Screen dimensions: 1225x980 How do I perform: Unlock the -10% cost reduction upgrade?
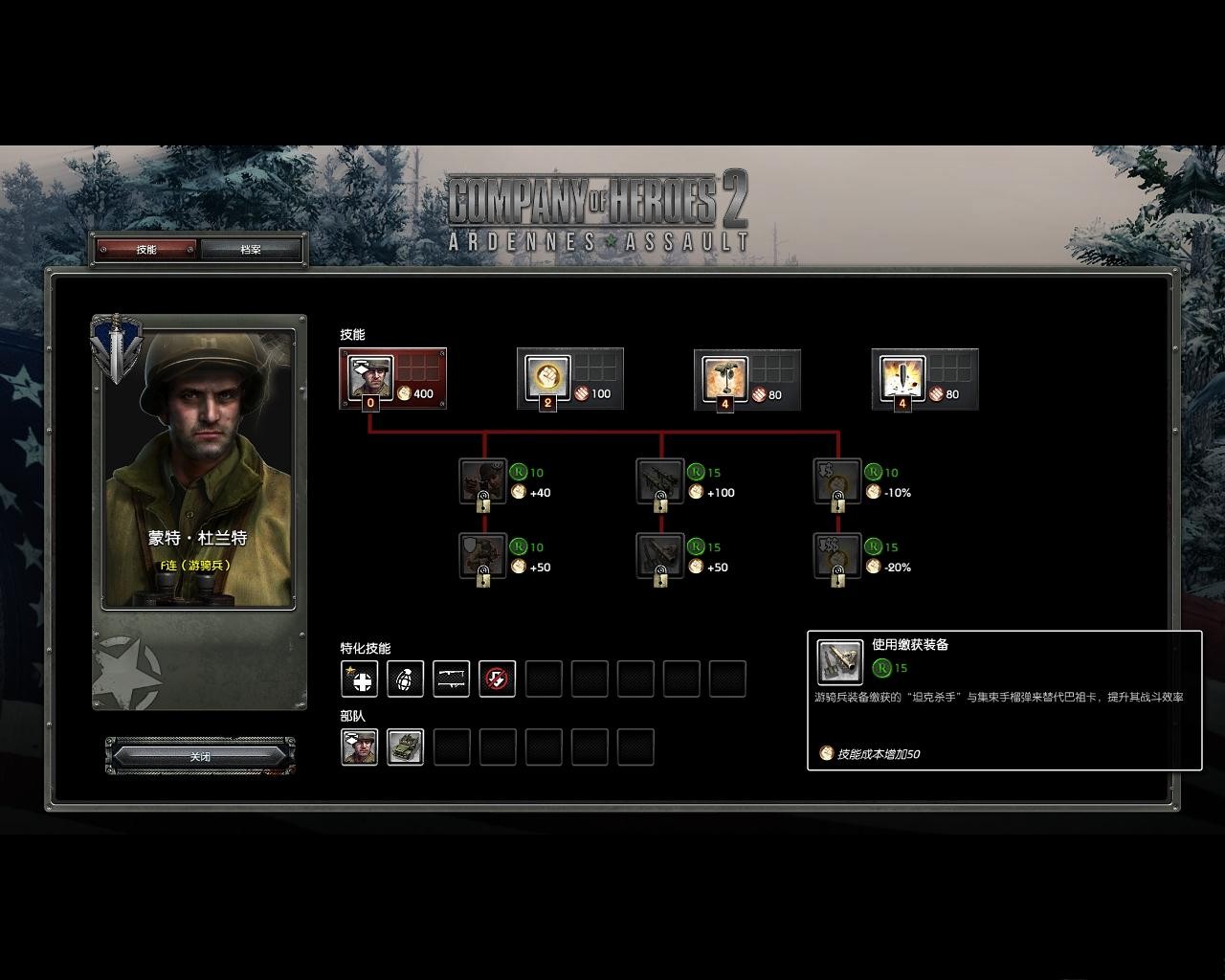coord(837,481)
